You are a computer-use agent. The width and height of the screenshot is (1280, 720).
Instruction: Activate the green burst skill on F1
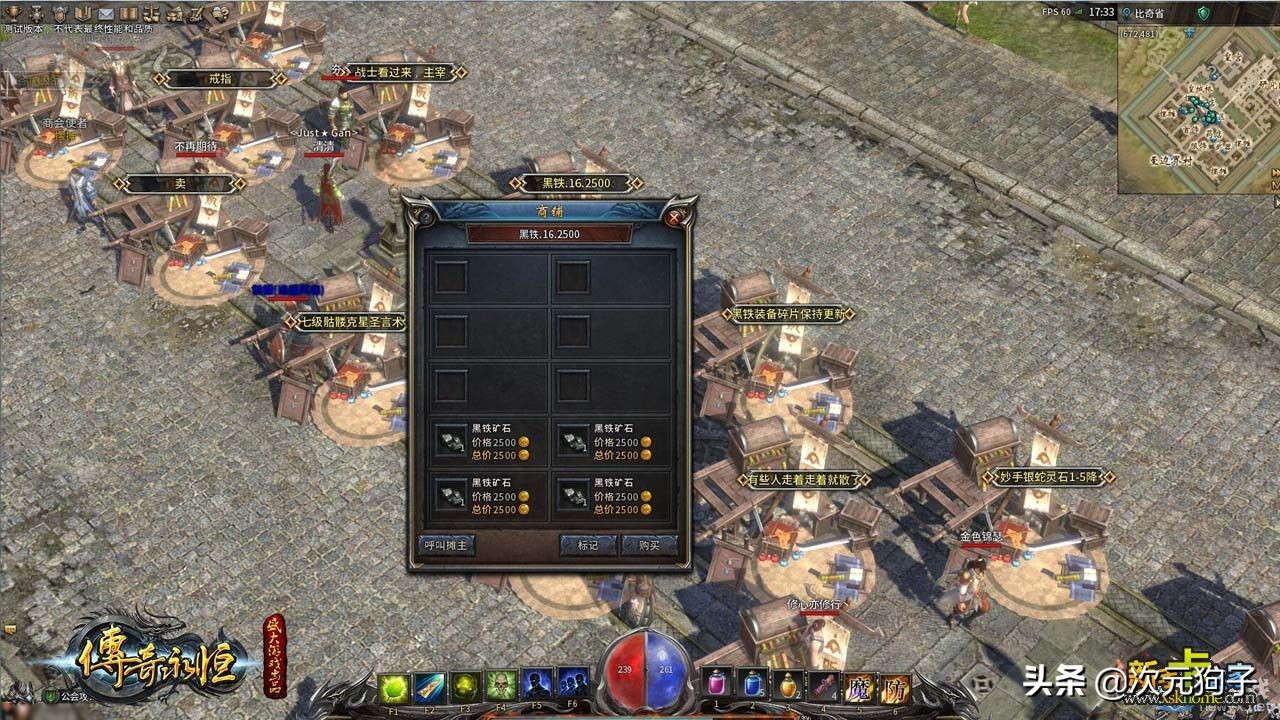[x=395, y=686]
